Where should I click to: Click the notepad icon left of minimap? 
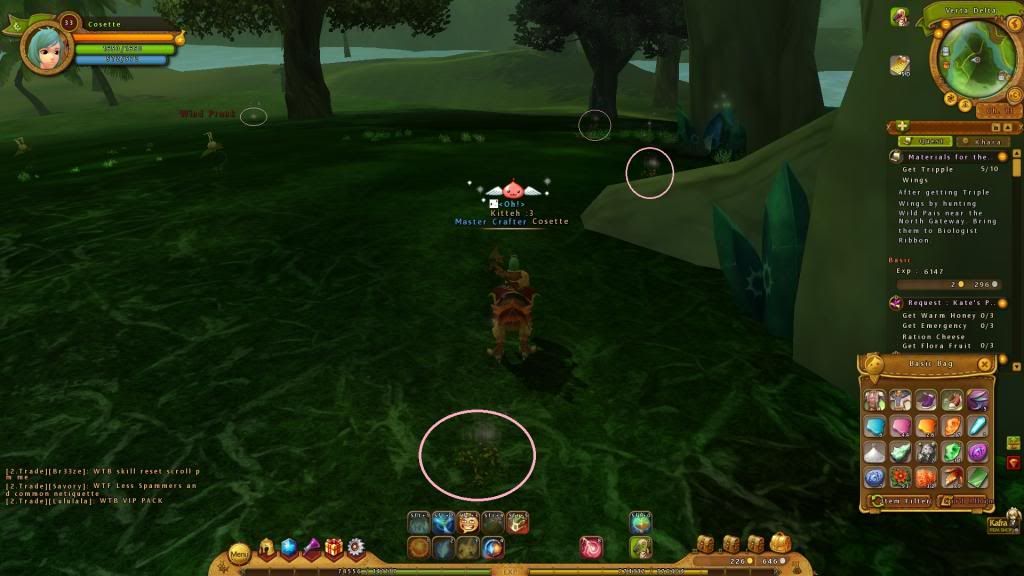click(899, 66)
